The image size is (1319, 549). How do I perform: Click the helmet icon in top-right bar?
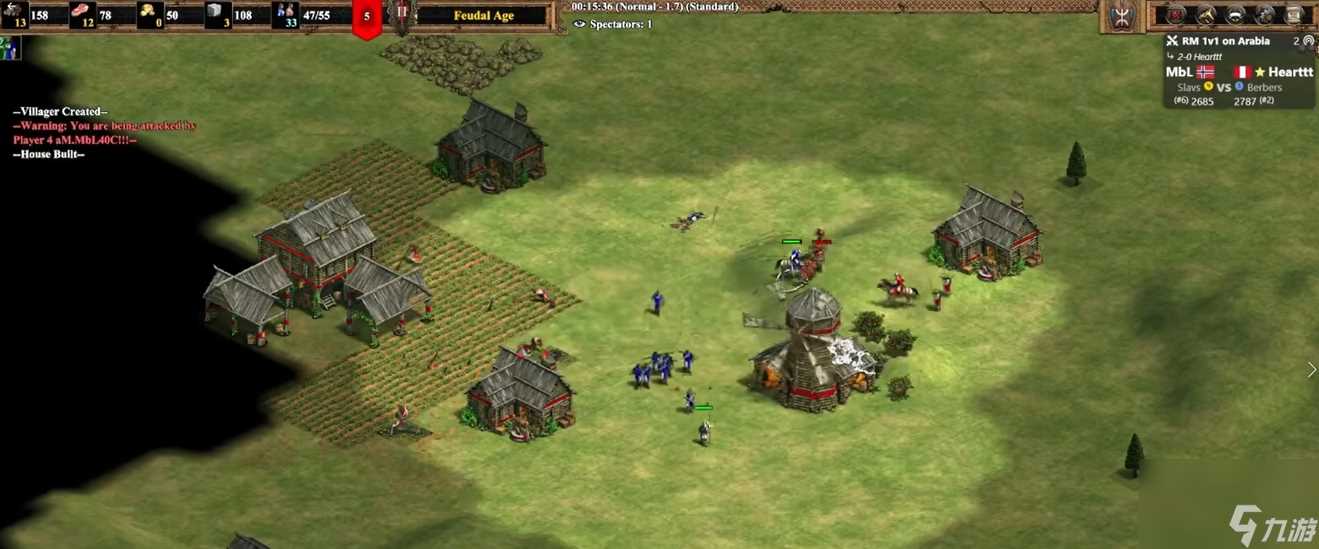pyautogui.click(x=1236, y=15)
